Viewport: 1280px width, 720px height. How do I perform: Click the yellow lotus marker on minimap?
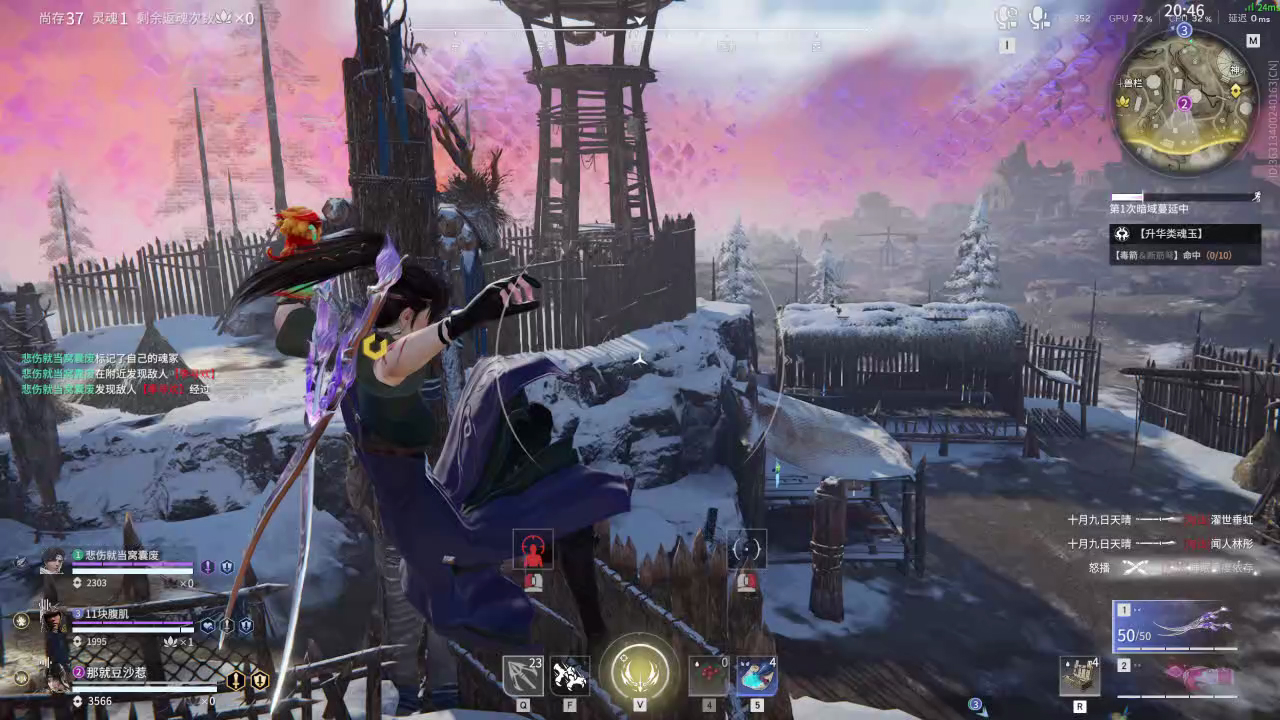tap(1125, 102)
